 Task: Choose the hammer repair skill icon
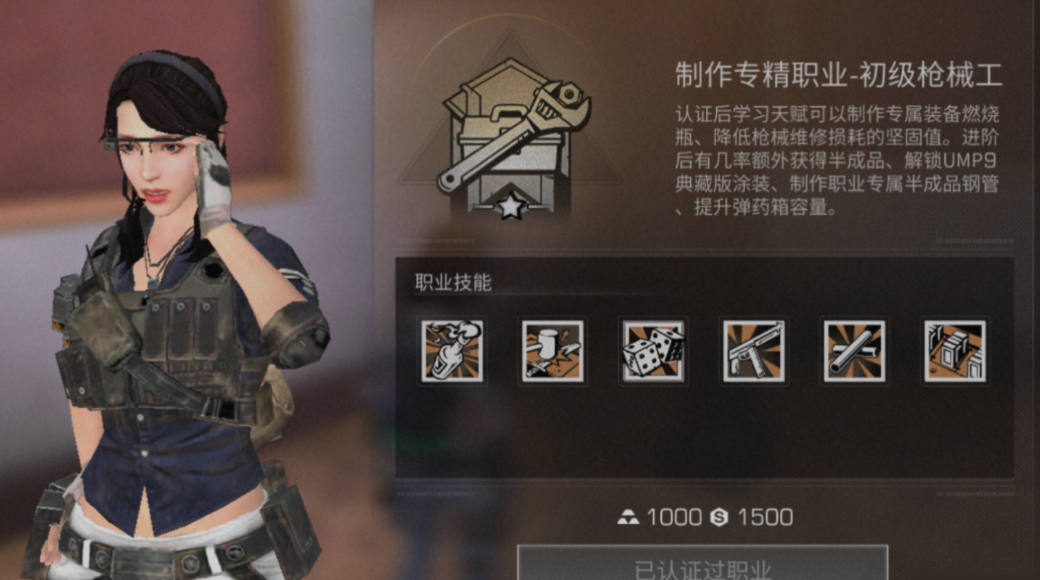552,351
